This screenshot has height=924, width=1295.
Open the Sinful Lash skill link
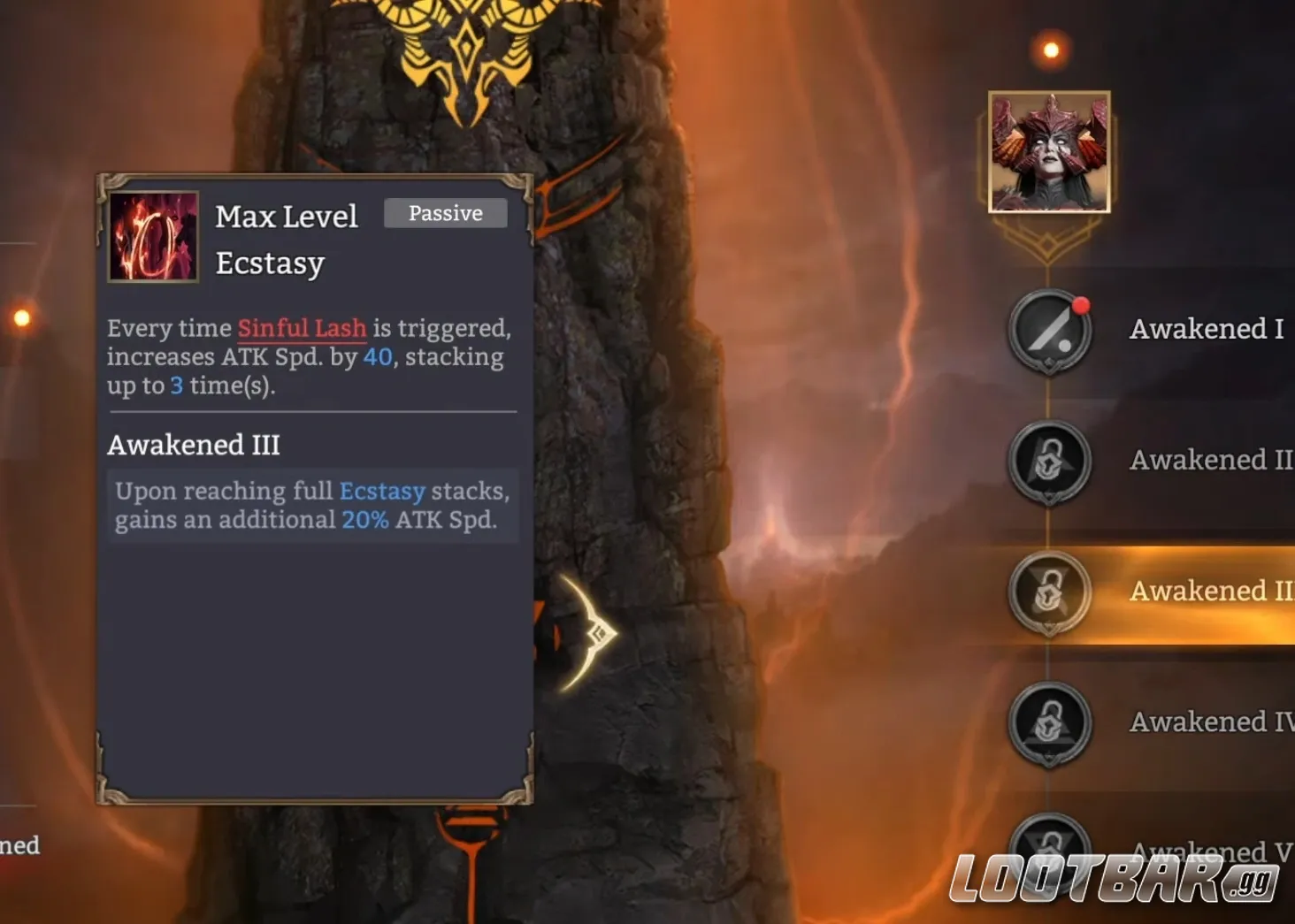pyautogui.click(x=302, y=328)
